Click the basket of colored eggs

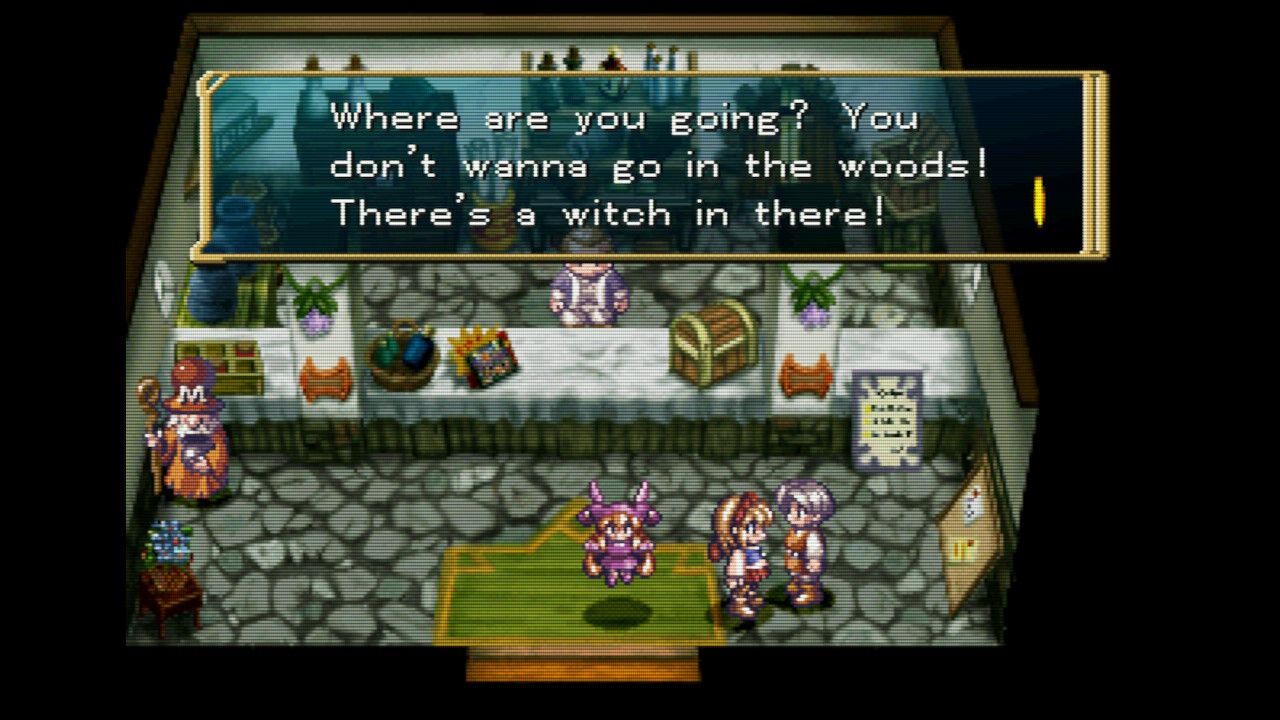(x=405, y=352)
